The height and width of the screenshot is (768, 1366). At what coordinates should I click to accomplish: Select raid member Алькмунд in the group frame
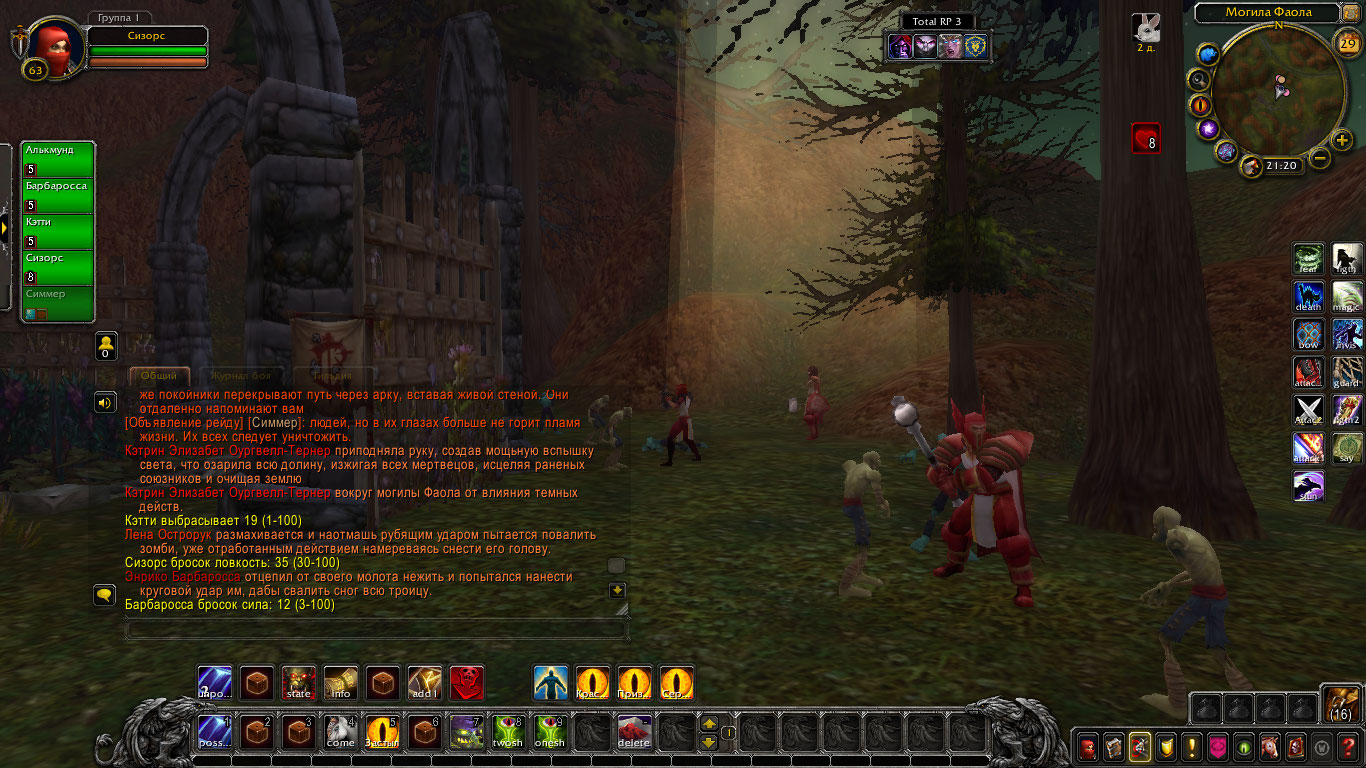(58, 158)
